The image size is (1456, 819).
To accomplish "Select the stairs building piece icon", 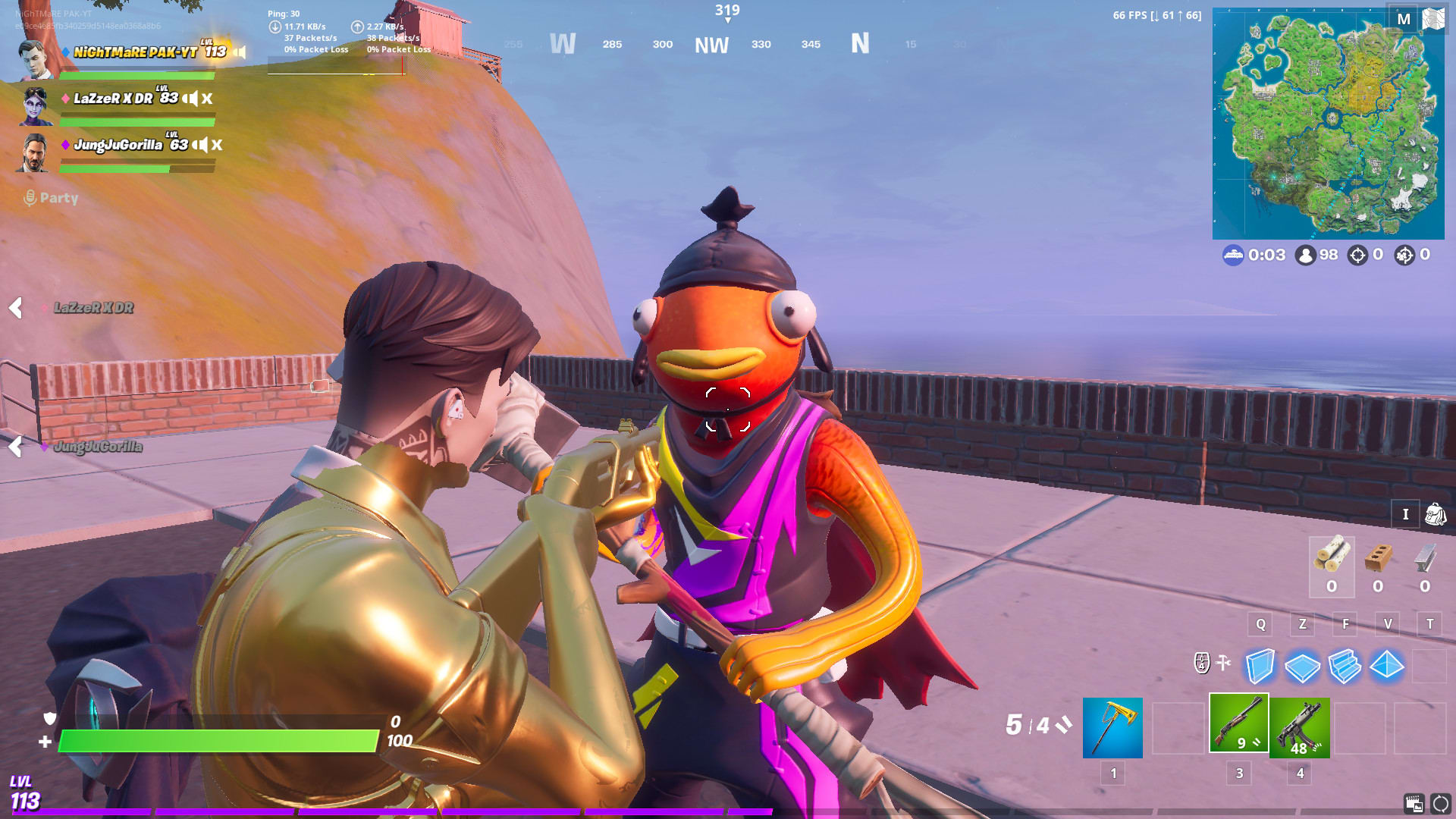I will 1347,667.
